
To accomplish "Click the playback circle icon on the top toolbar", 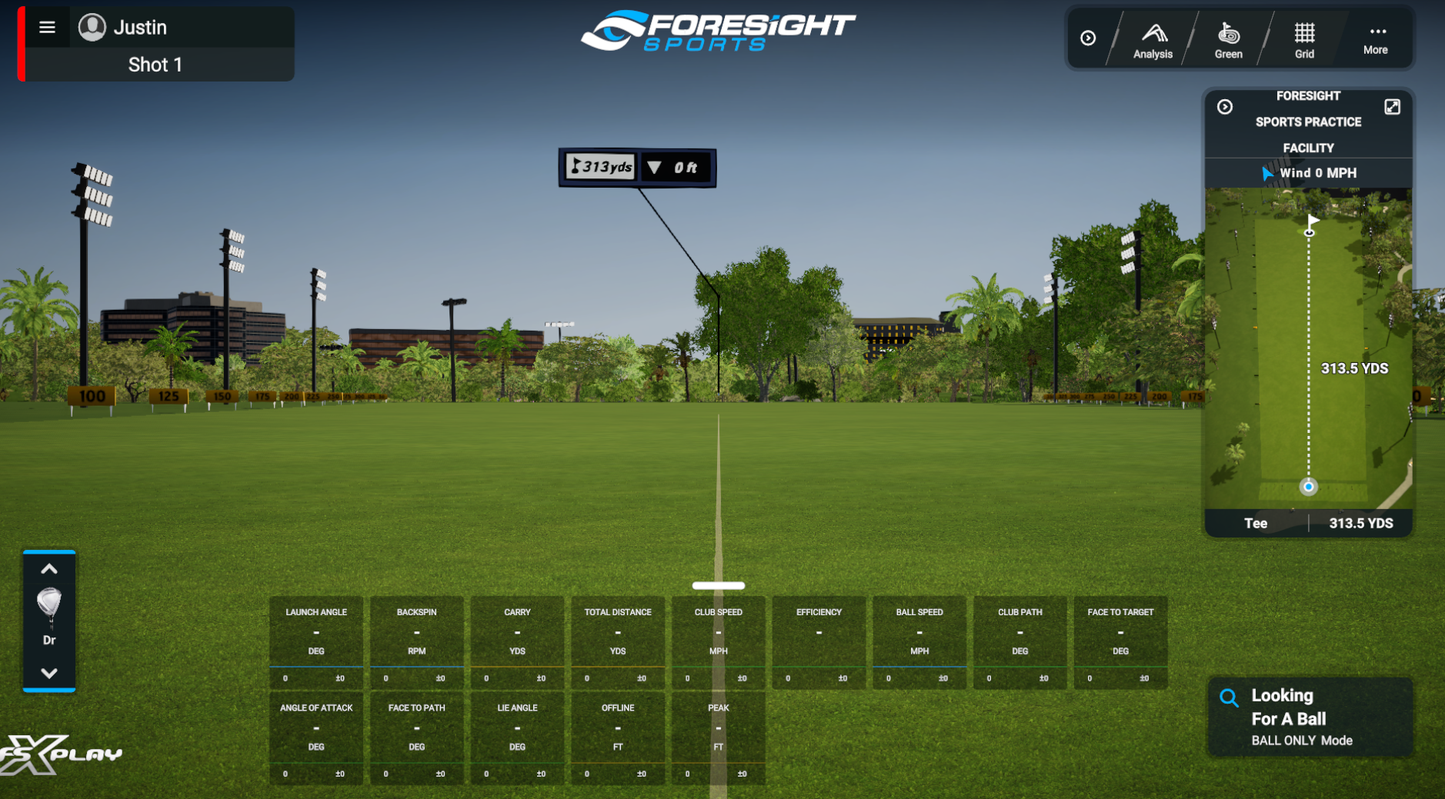I will click(1089, 38).
